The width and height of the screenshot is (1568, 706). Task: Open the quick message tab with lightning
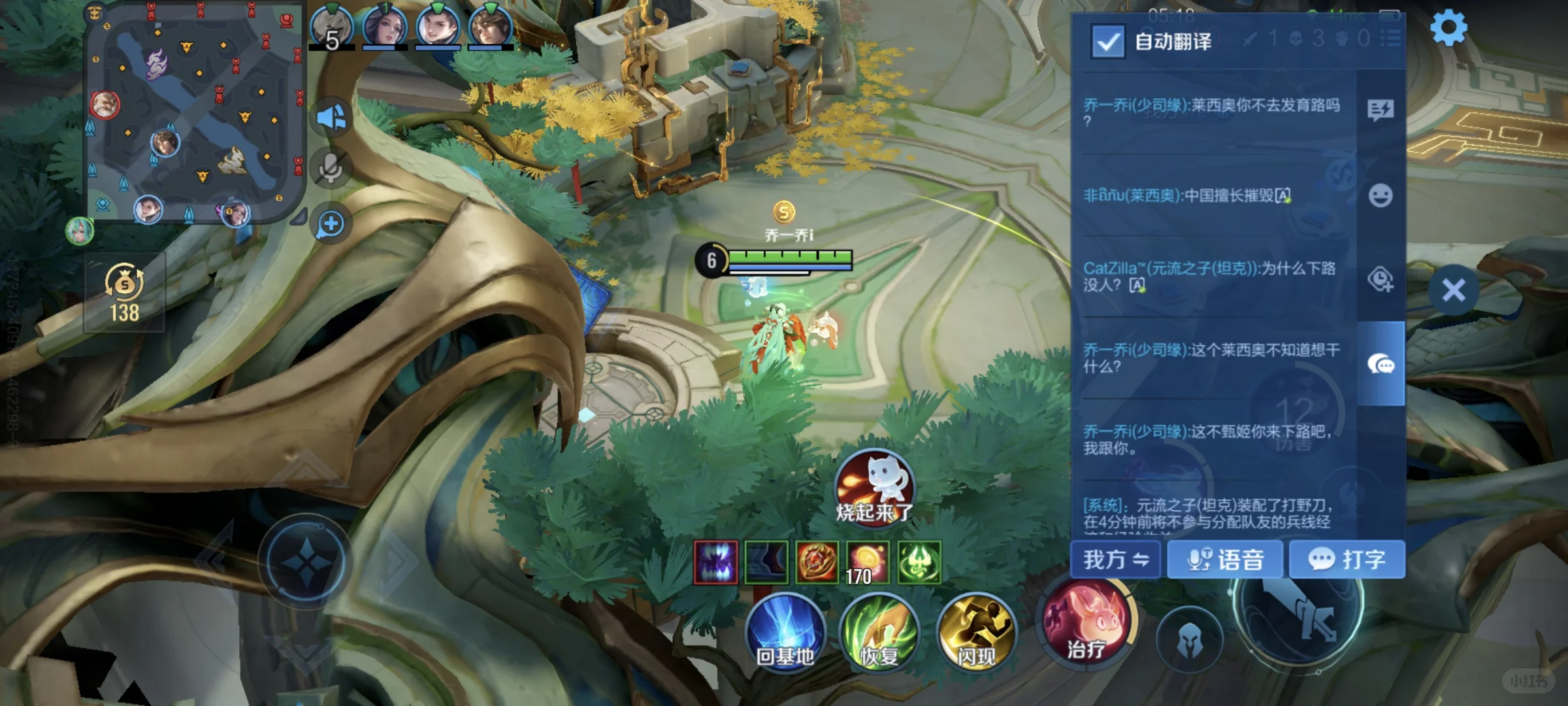[1380, 110]
